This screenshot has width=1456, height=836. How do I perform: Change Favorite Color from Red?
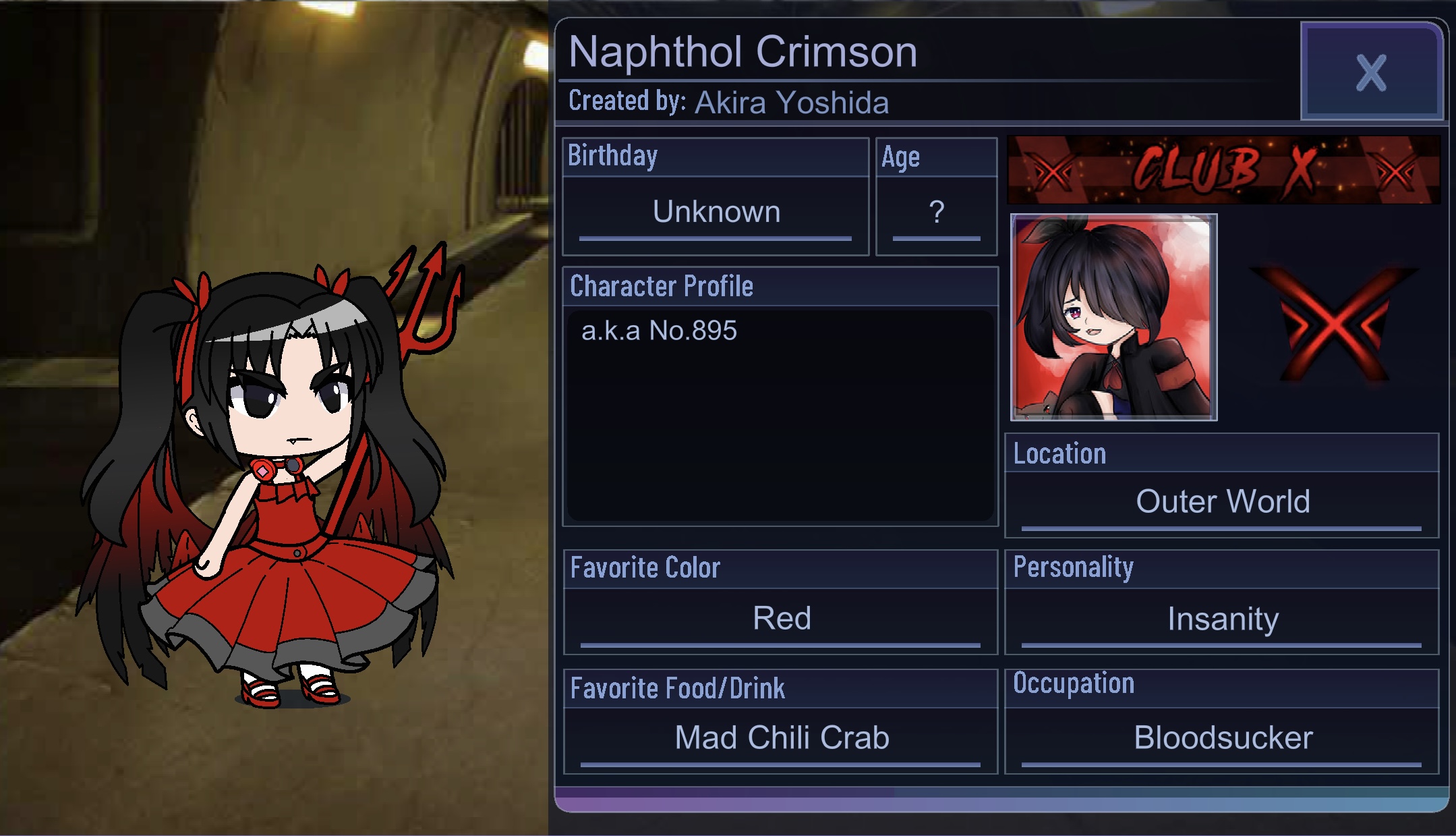781,619
